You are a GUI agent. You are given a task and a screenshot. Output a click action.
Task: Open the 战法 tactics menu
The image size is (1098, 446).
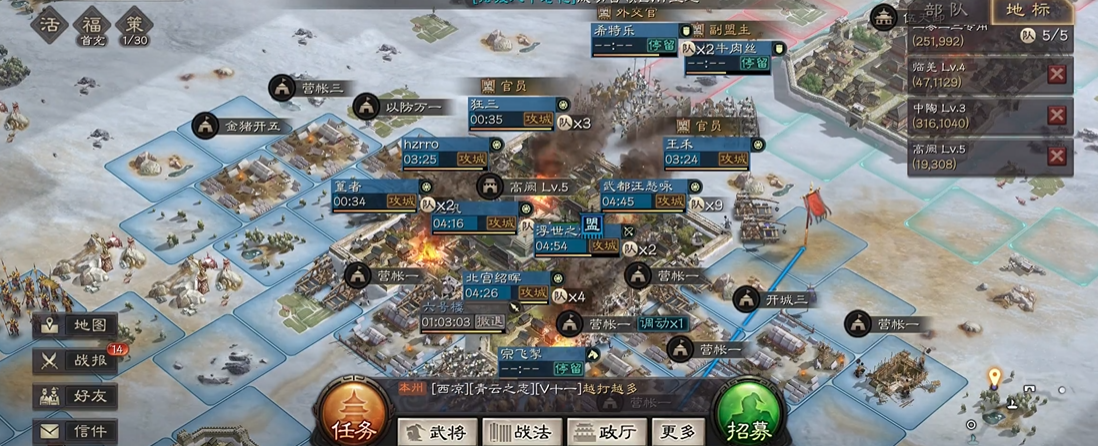[x=520, y=432]
